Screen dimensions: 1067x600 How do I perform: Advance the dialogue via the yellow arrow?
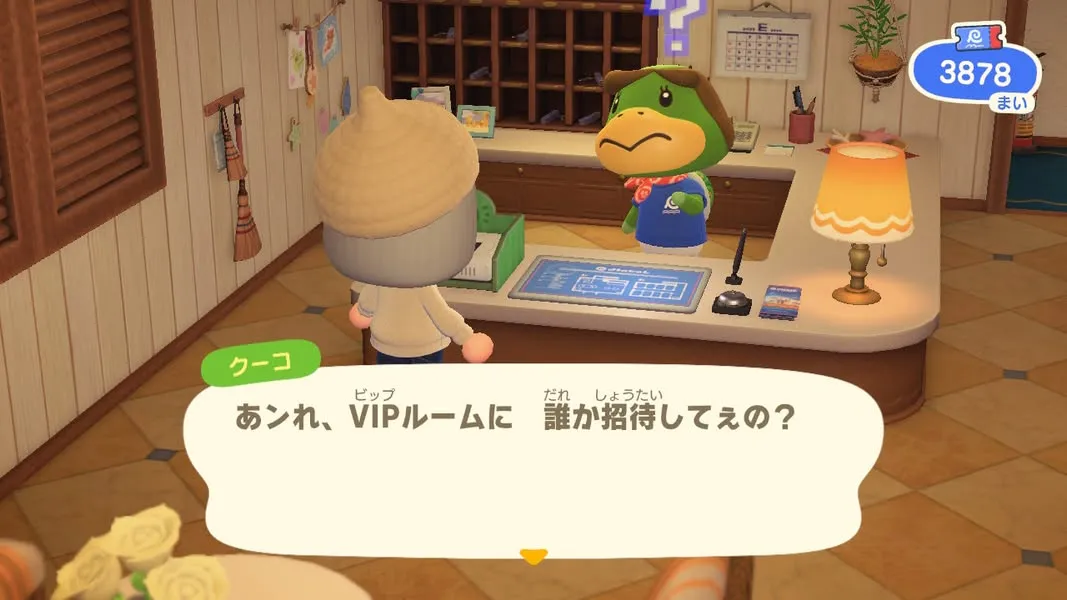tap(533, 555)
